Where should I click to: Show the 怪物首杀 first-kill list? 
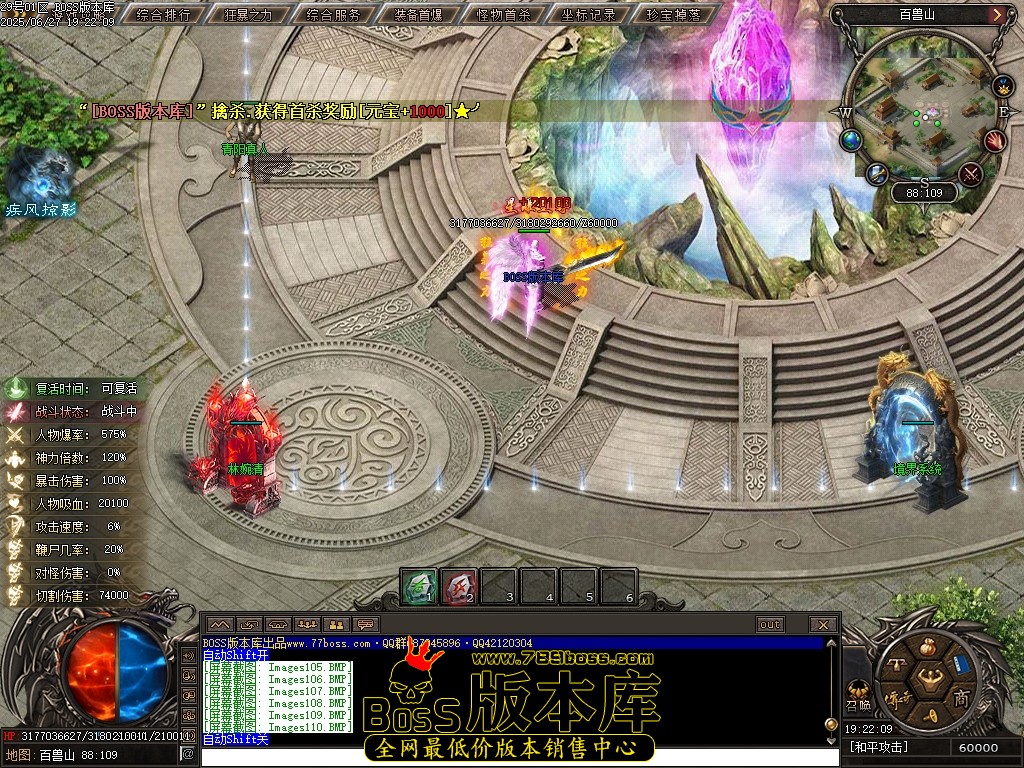(504, 15)
